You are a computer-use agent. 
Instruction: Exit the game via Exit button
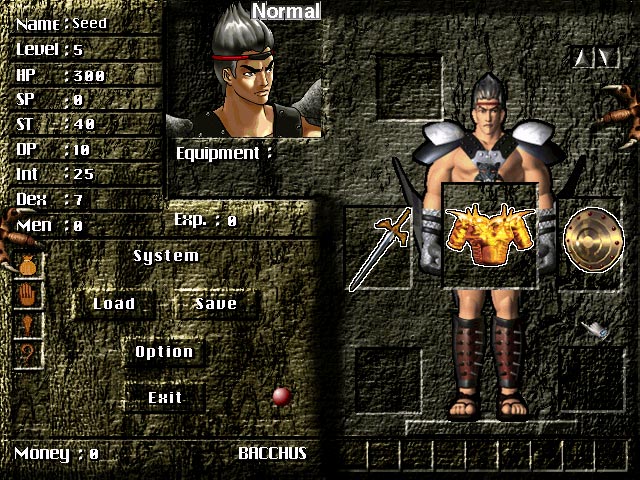coord(165,398)
